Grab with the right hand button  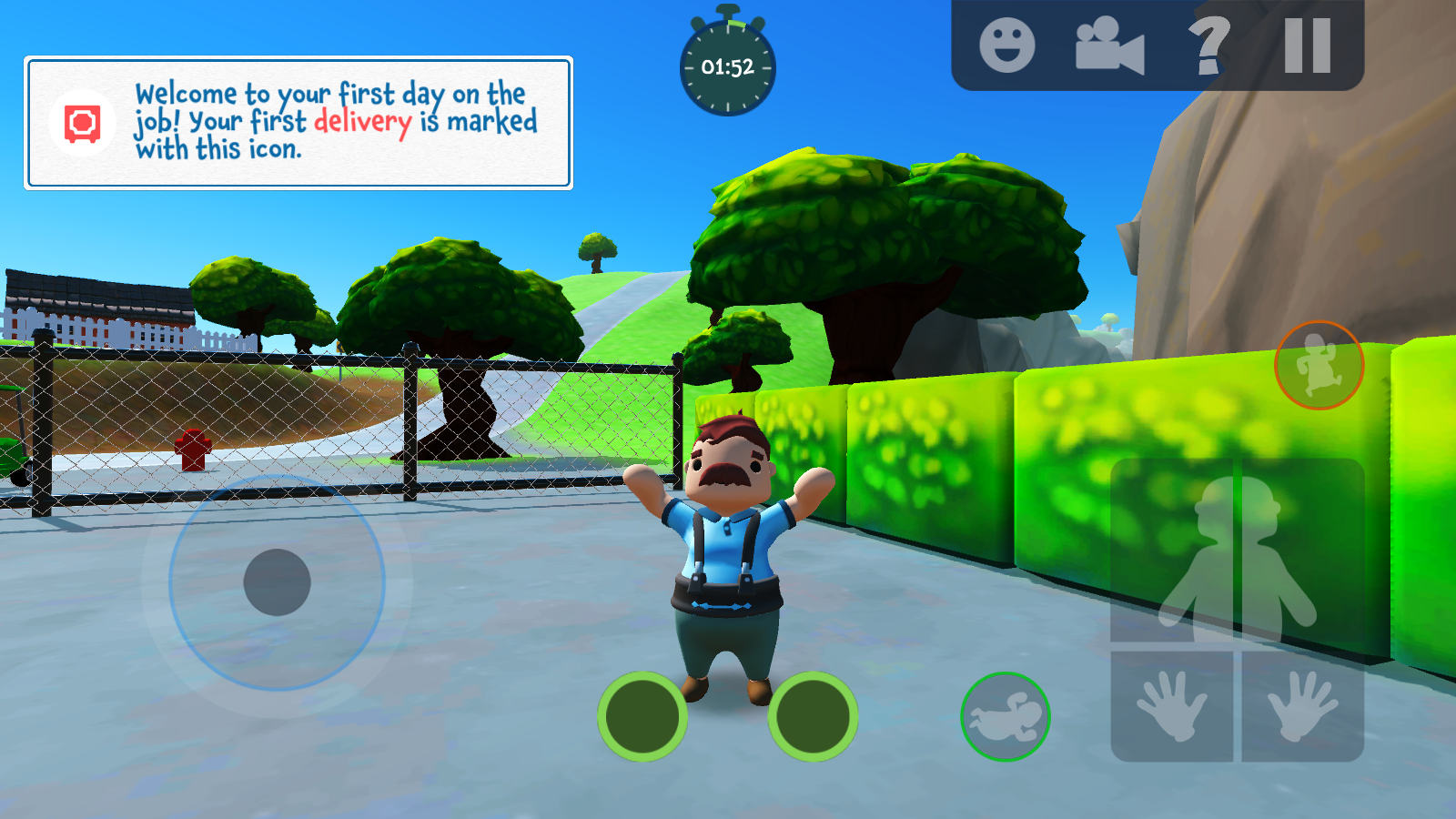(1302, 706)
